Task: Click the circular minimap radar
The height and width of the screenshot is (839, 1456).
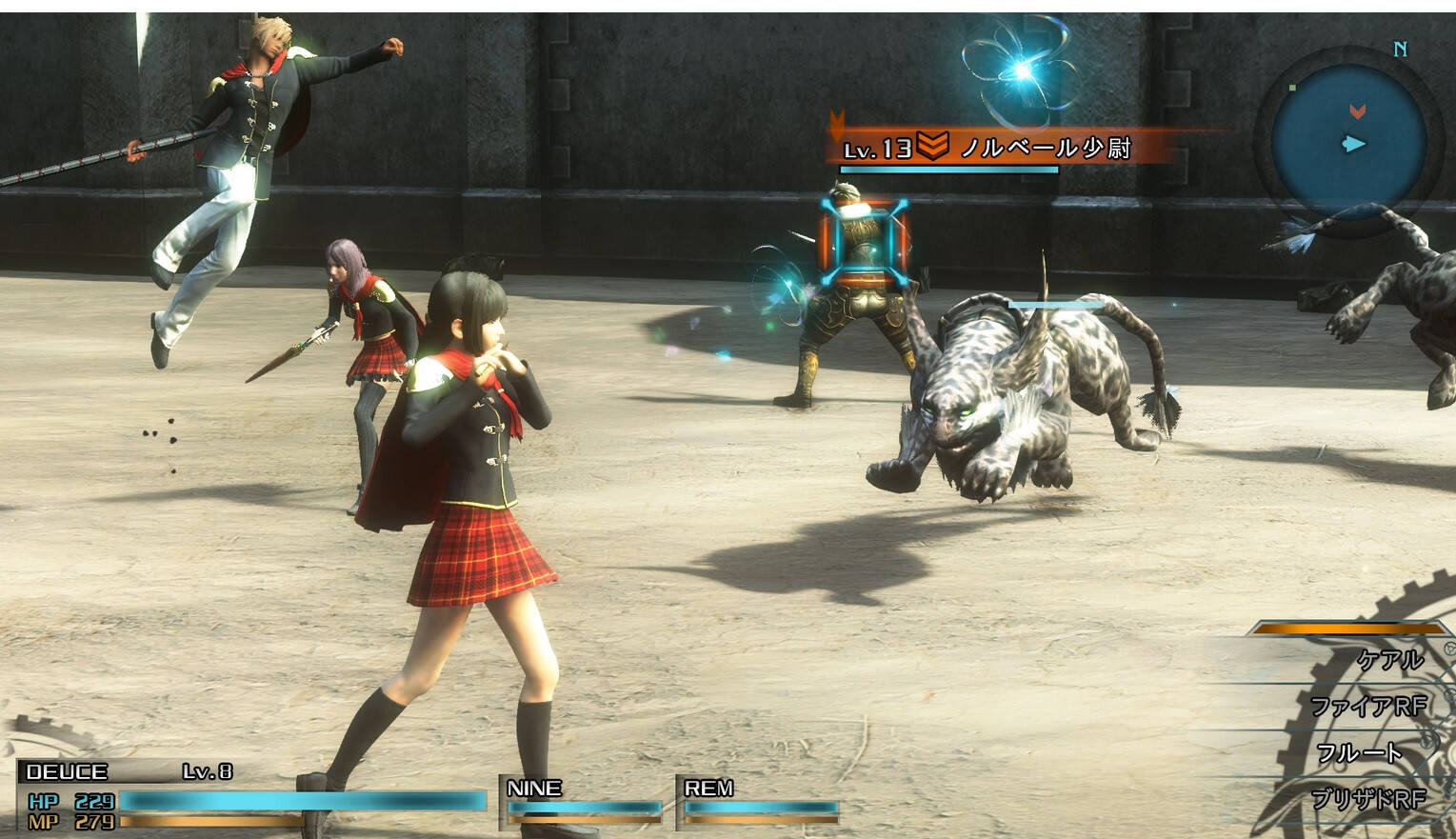Action: pyautogui.click(x=1348, y=143)
